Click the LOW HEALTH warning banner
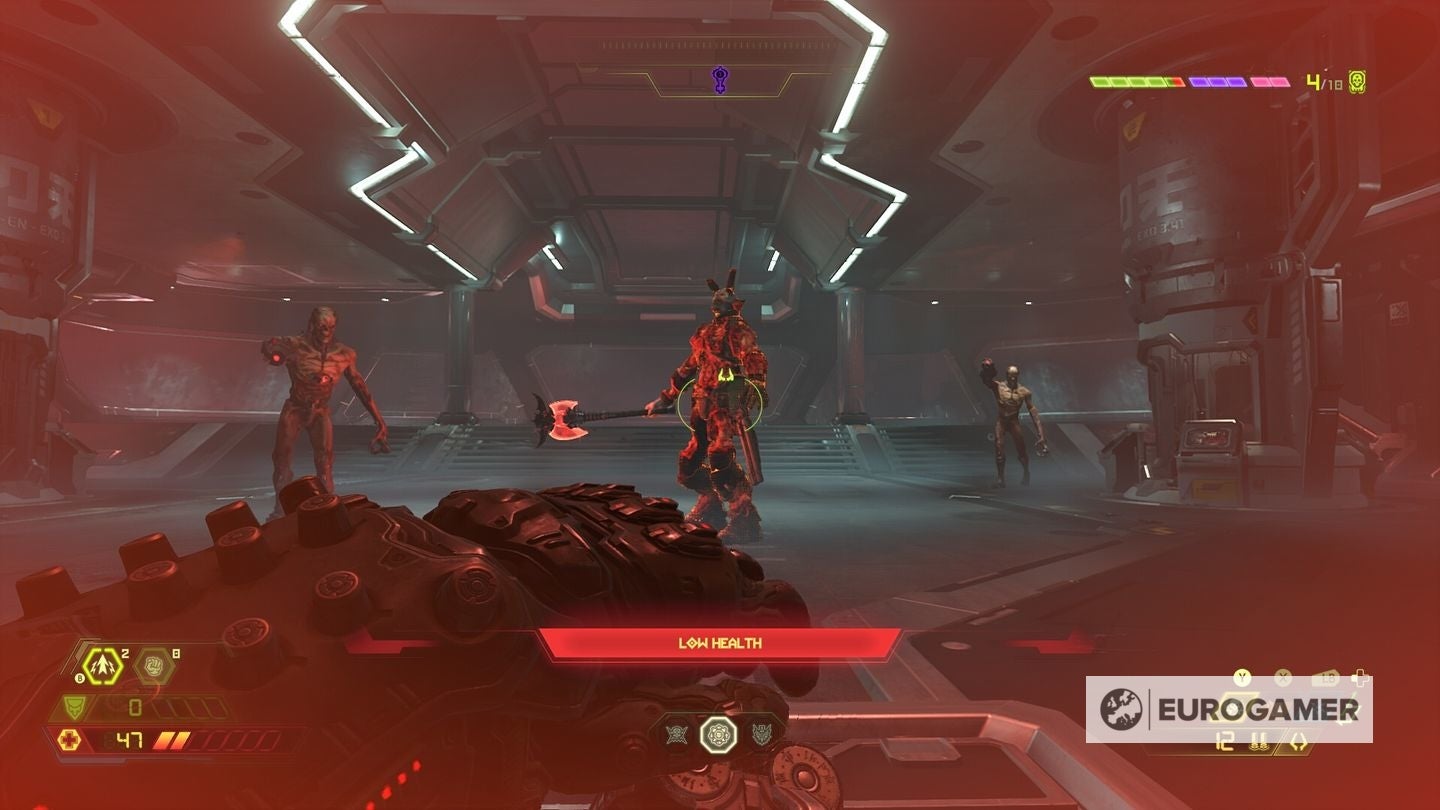 pos(719,643)
